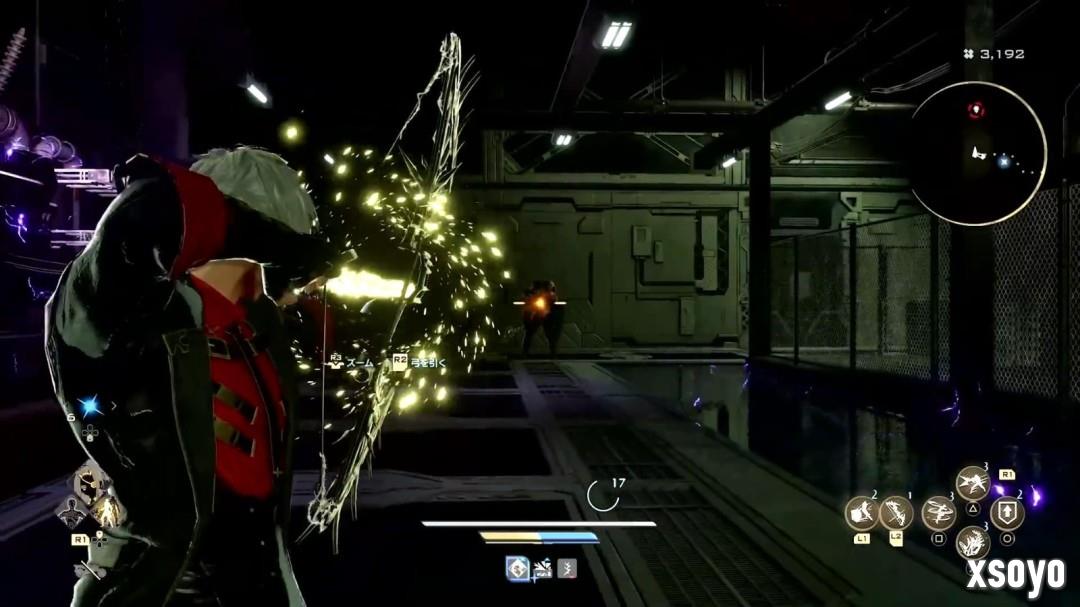The width and height of the screenshot is (1080, 607).
Task: Choose the dark standing figure portrait
Action: tap(71, 513)
